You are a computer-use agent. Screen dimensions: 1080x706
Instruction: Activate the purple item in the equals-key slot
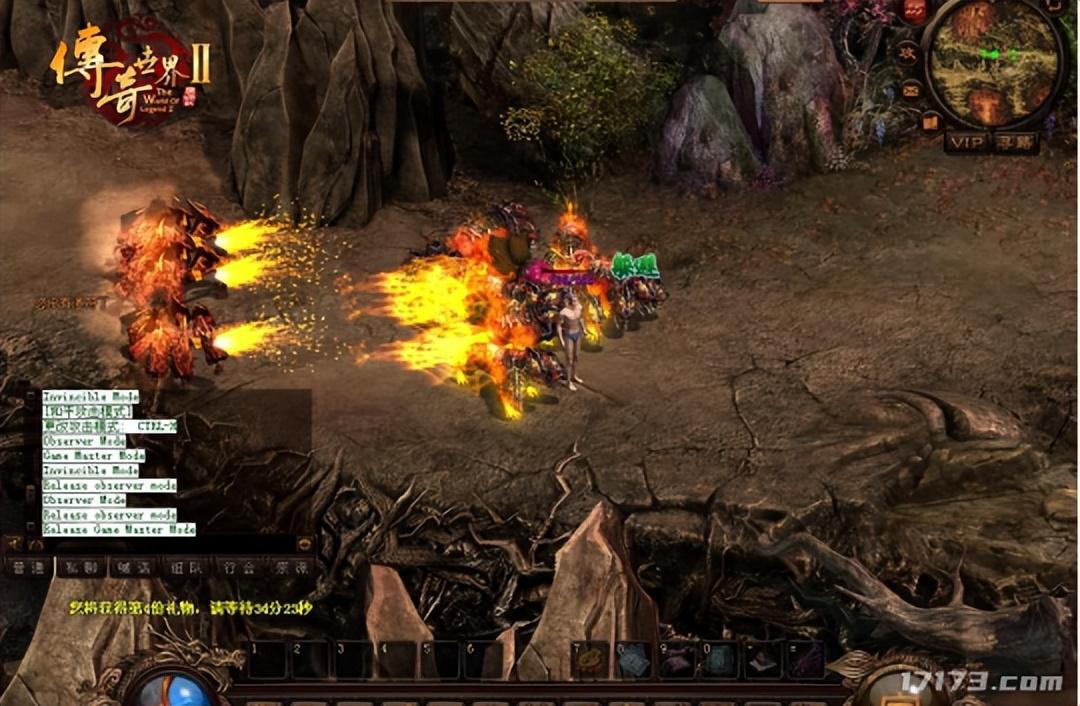point(805,660)
